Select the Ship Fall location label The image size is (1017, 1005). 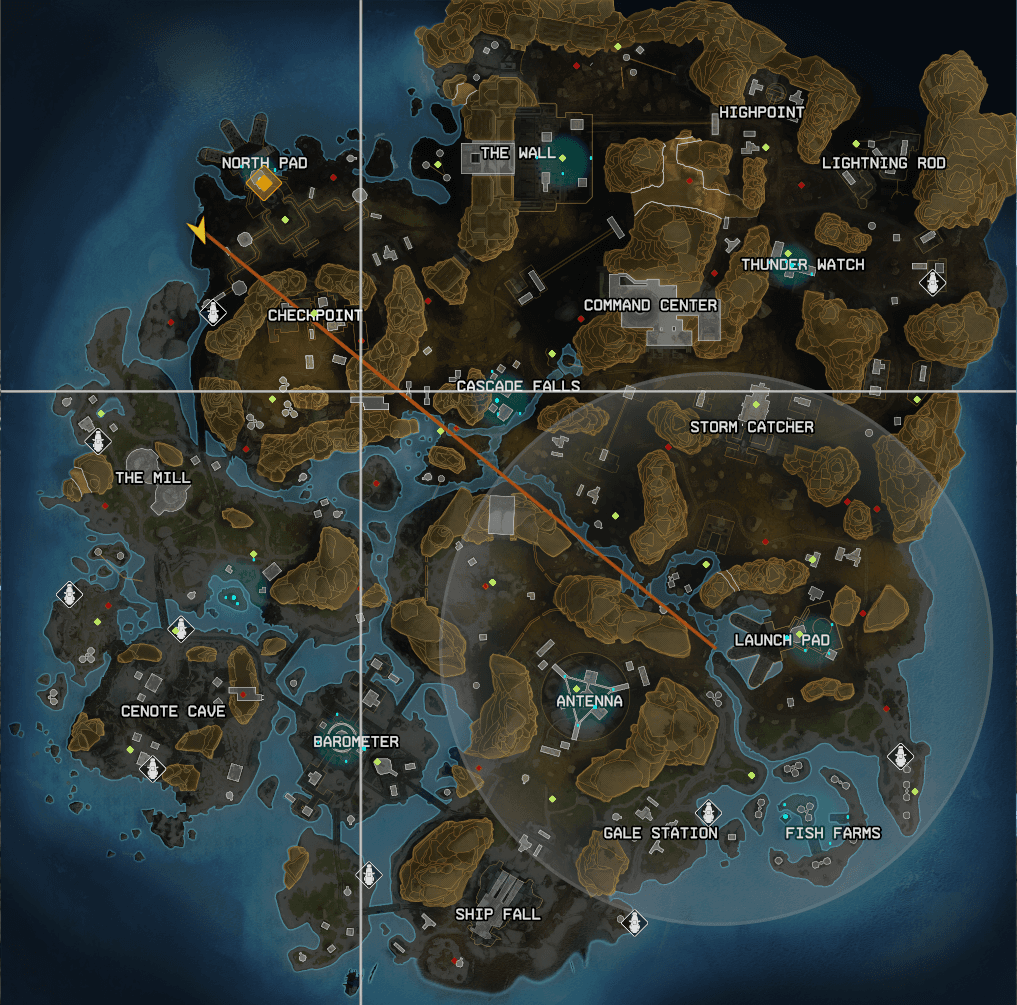[497, 914]
